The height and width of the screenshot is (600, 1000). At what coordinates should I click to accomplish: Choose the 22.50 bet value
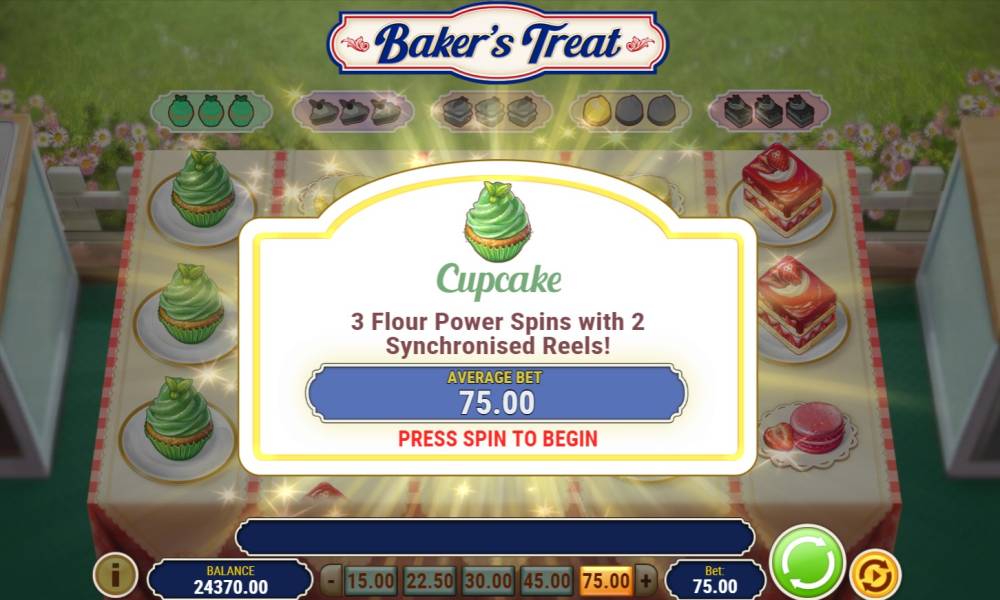coord(430,580)
